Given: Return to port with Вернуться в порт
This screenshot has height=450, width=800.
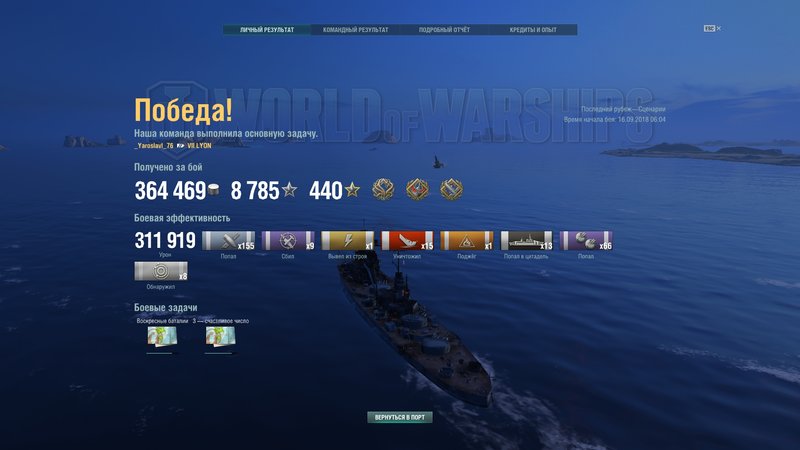Looking at the screenshot, I should pyautogui.click(x=400, y=417).
